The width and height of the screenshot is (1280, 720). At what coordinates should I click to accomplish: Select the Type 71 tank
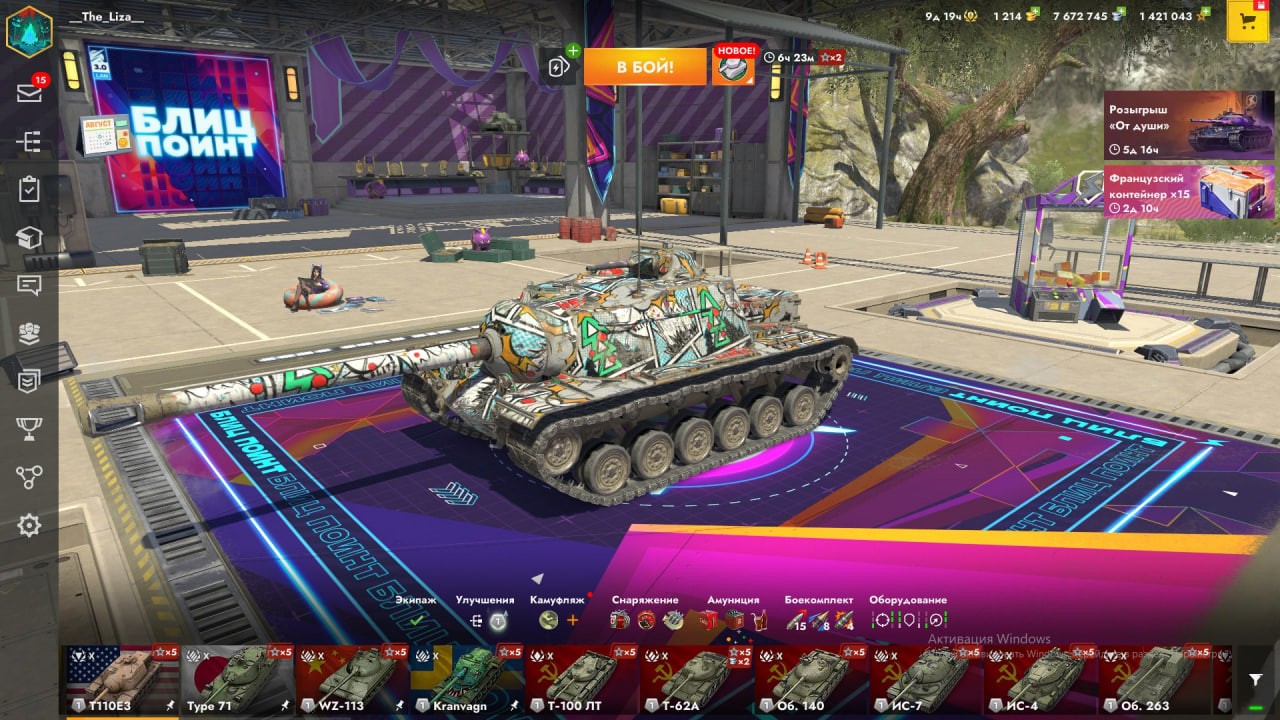238,679
